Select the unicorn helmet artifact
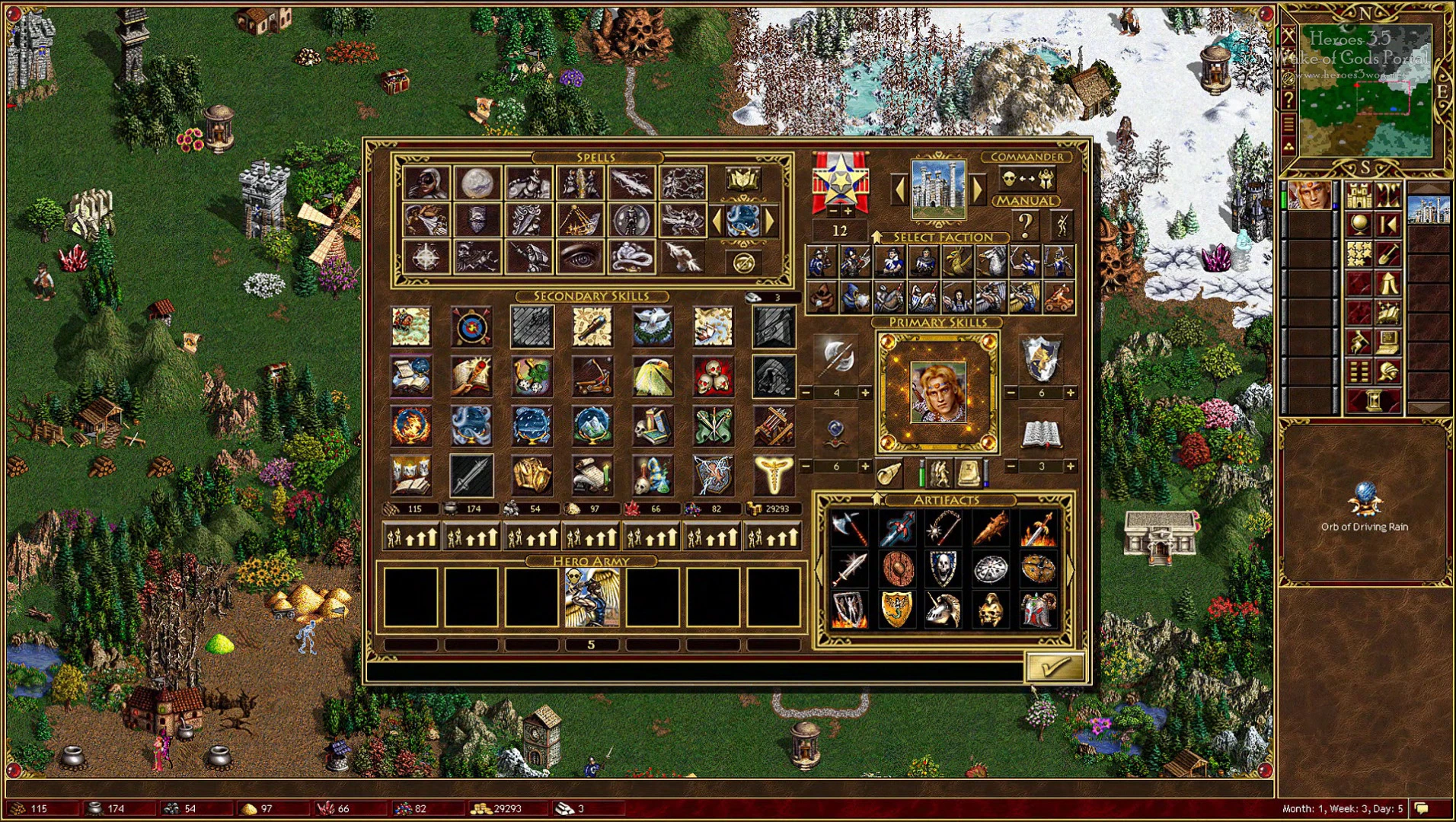 tap(943, 610)
